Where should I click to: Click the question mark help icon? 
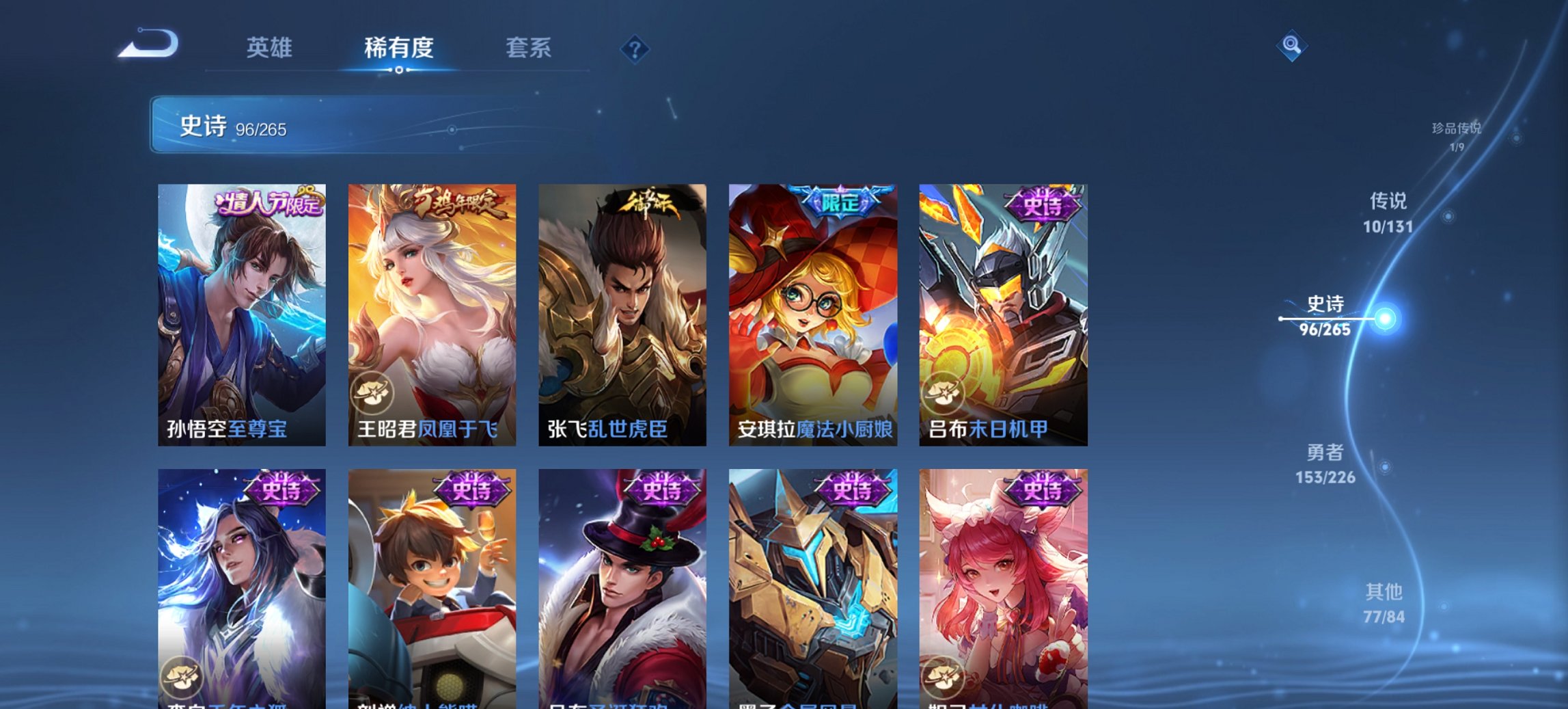click(x=635, y=50)
